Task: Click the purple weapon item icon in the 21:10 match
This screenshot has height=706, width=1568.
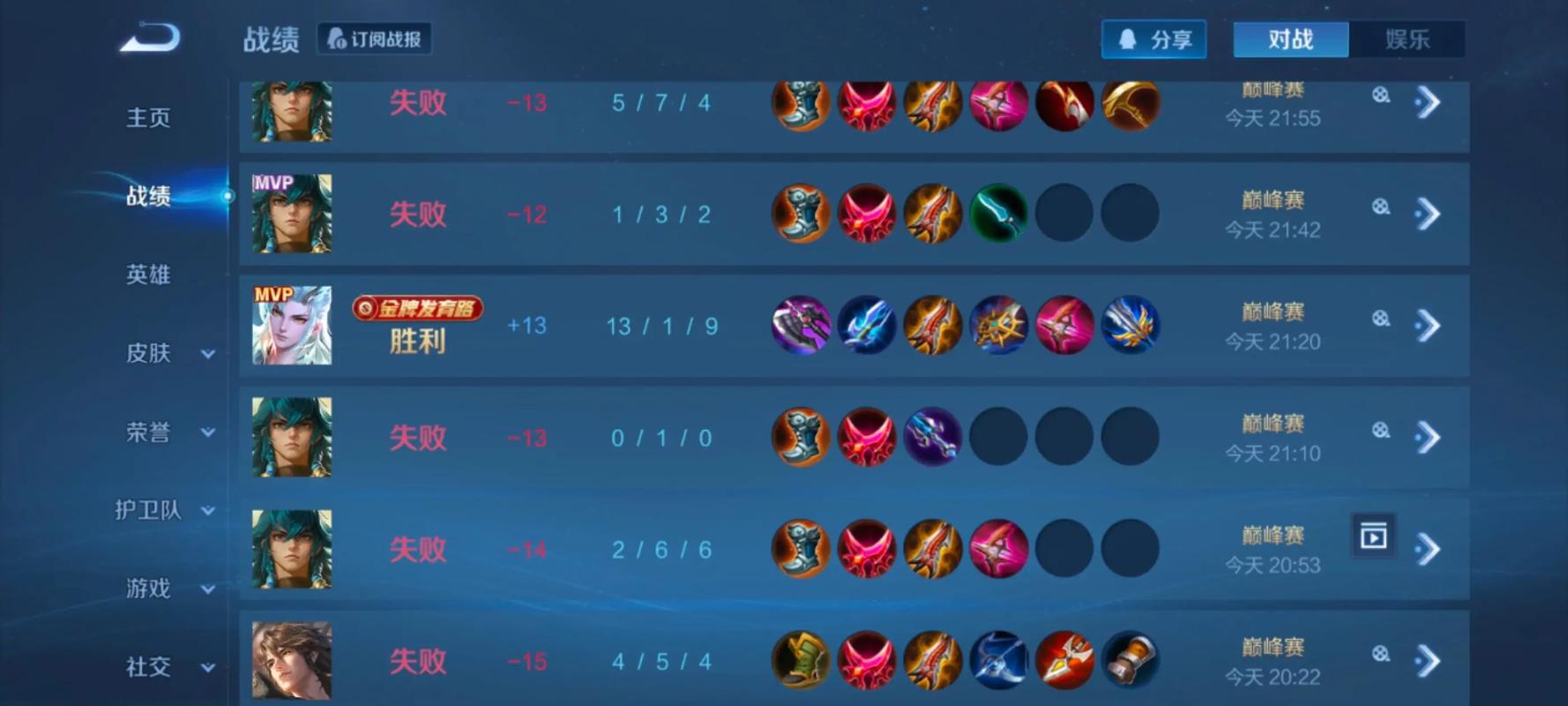Action: [x=932, y=437]
